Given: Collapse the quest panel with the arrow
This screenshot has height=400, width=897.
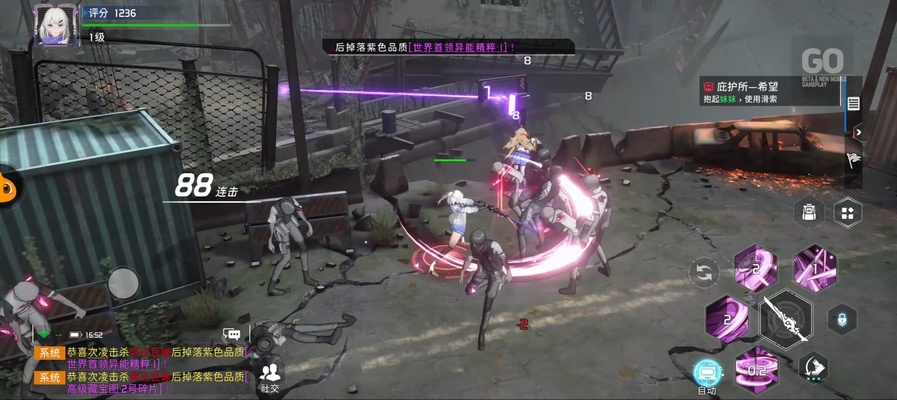Looking at the screenshot, I should point(858,131).
